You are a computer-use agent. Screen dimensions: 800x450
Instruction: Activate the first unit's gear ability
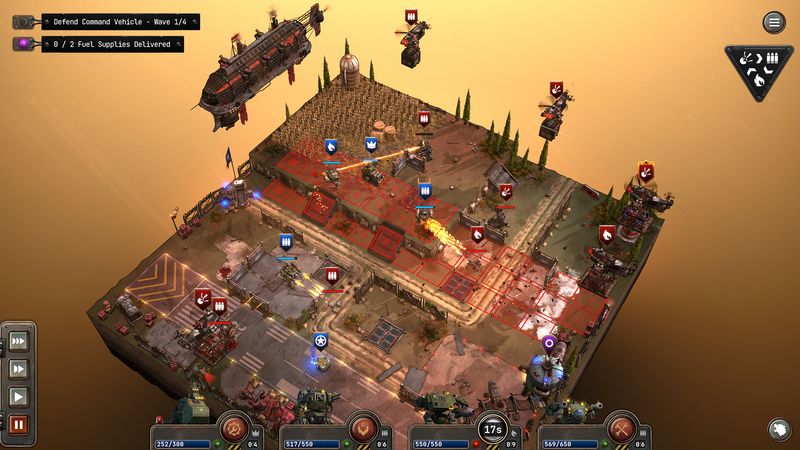point(233,427)
